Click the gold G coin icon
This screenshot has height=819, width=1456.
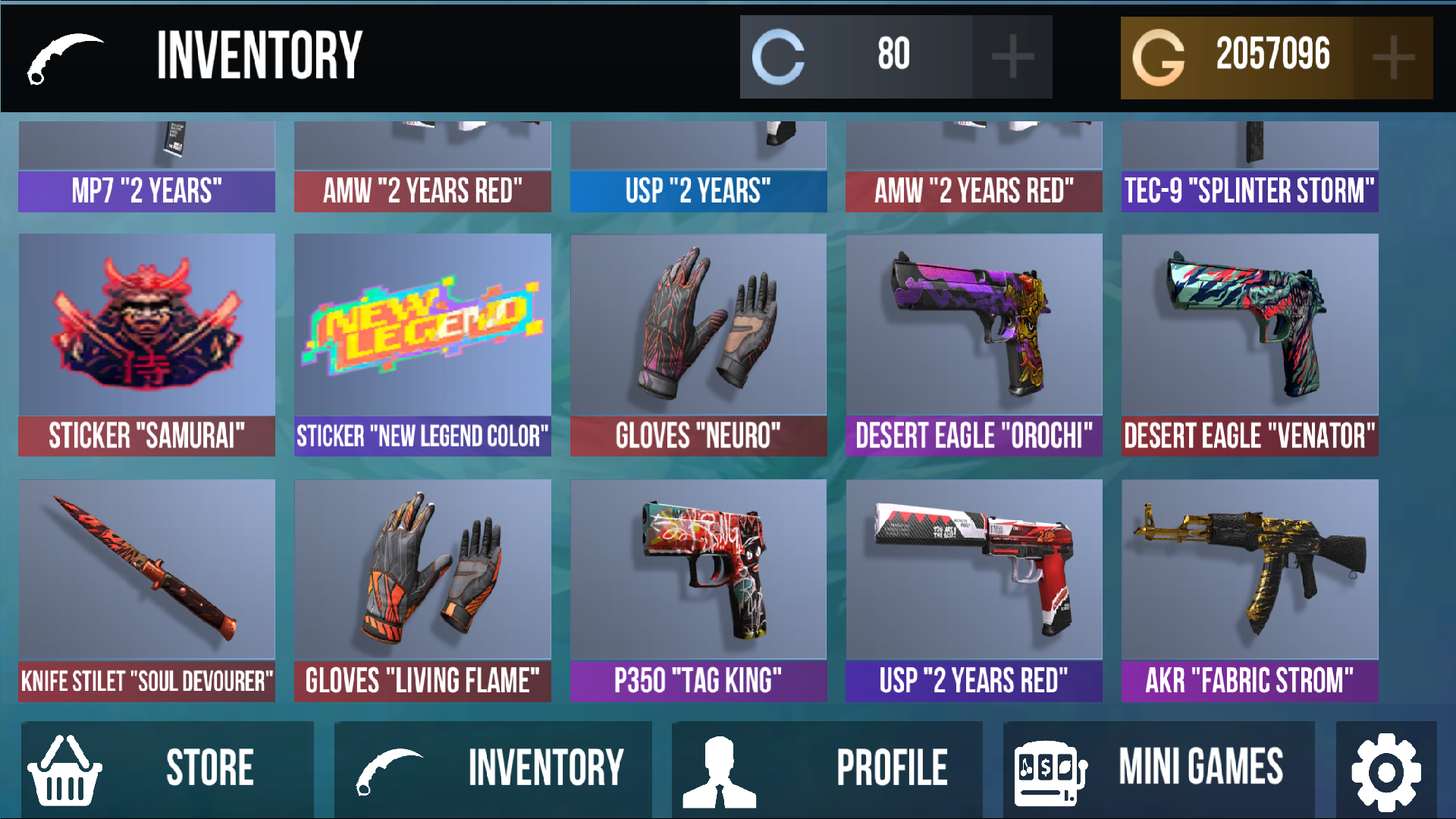[x=1158, y=54]
